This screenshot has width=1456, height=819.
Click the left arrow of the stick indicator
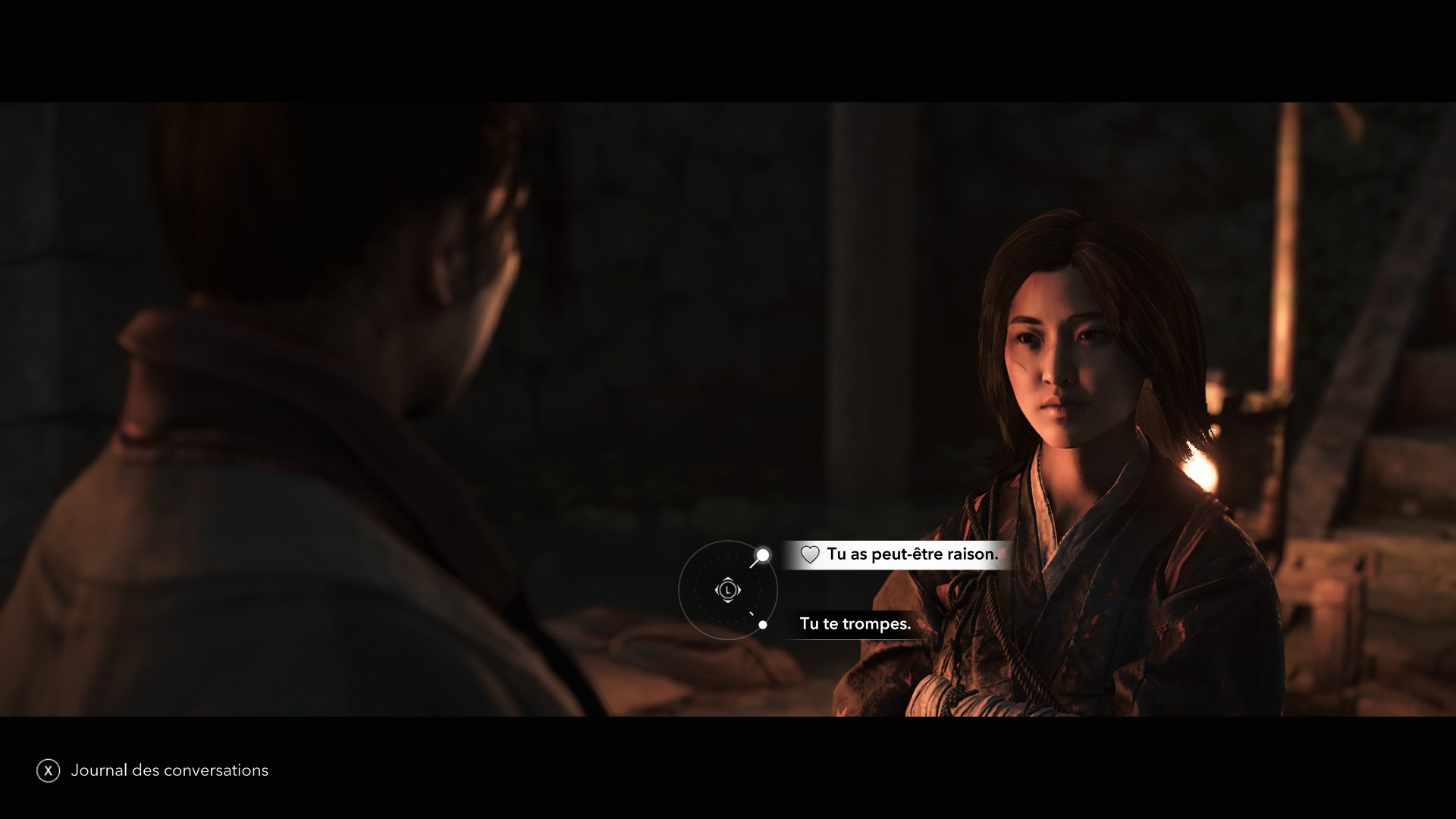[717, 590]
